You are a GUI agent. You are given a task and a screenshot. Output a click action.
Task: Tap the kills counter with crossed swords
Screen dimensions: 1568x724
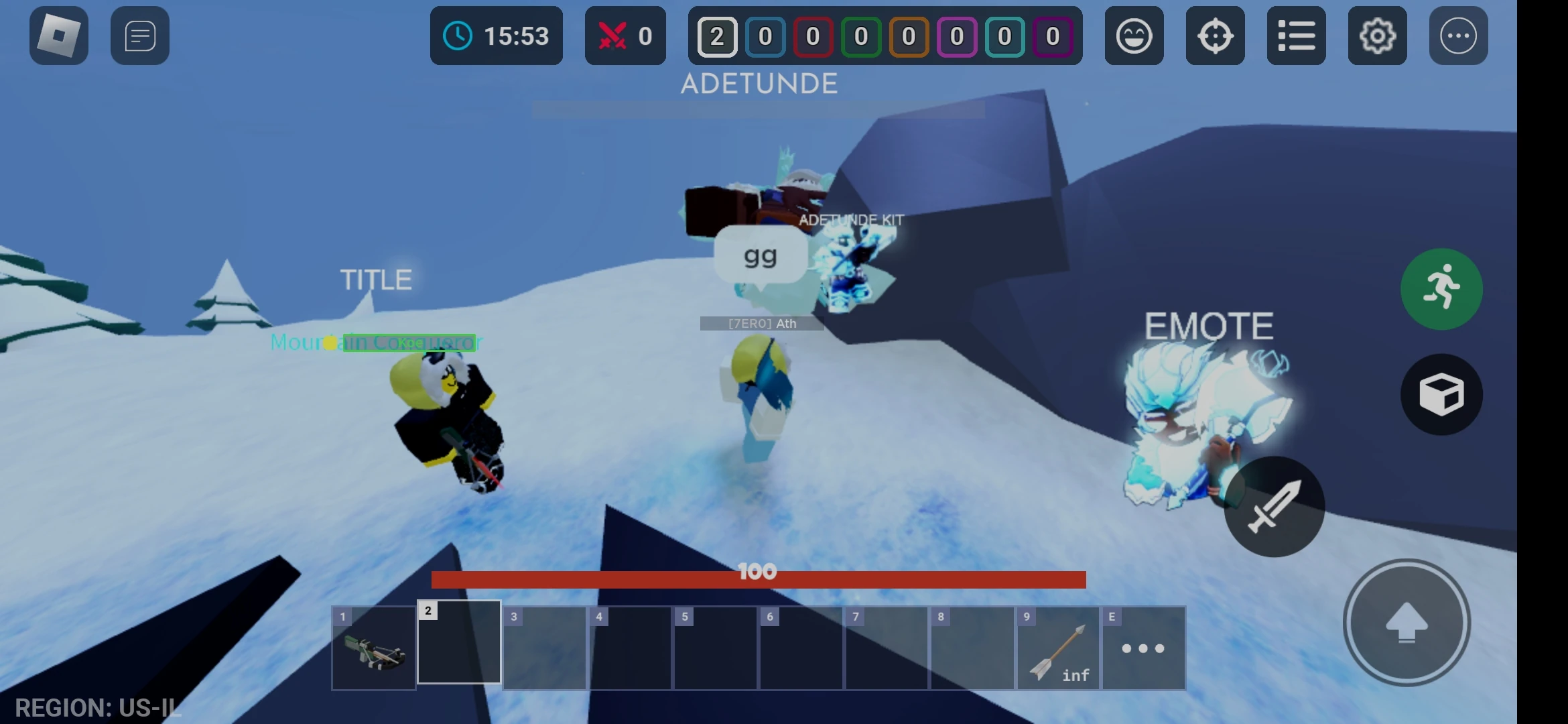[626, 36]
